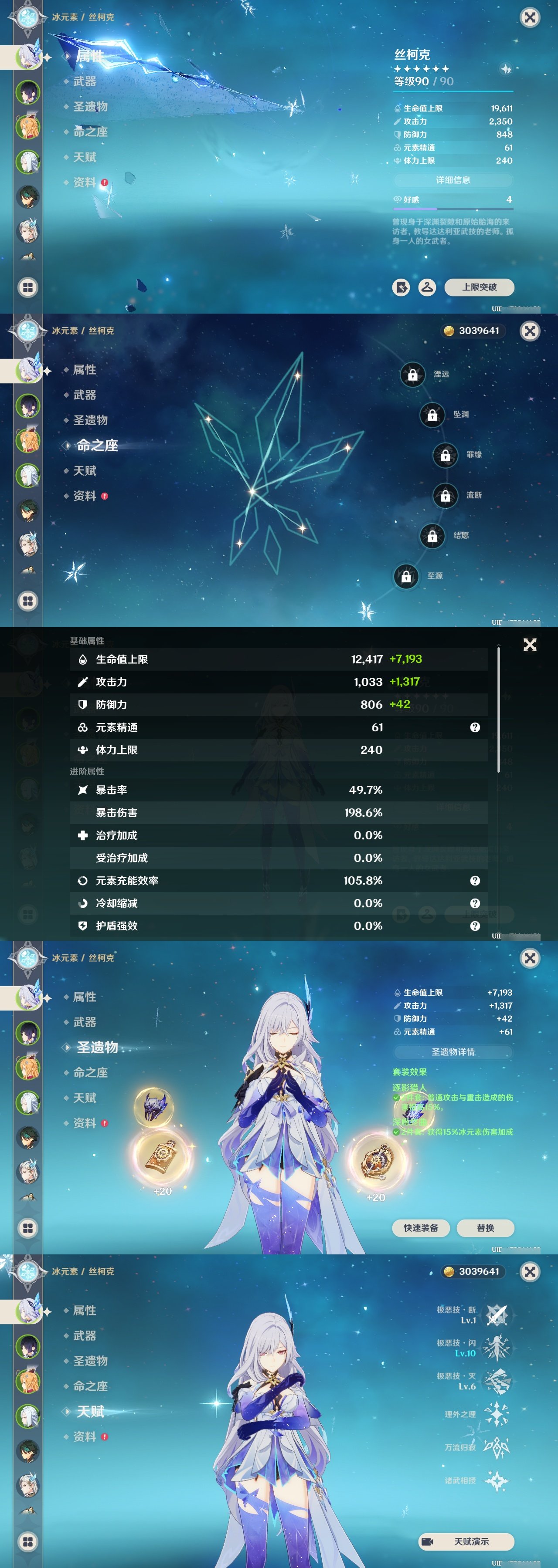The height and width of the screenshot is (1568, 558).
Task: Click the locked 湮远 constellation node
Action: [x=412, y=375]
